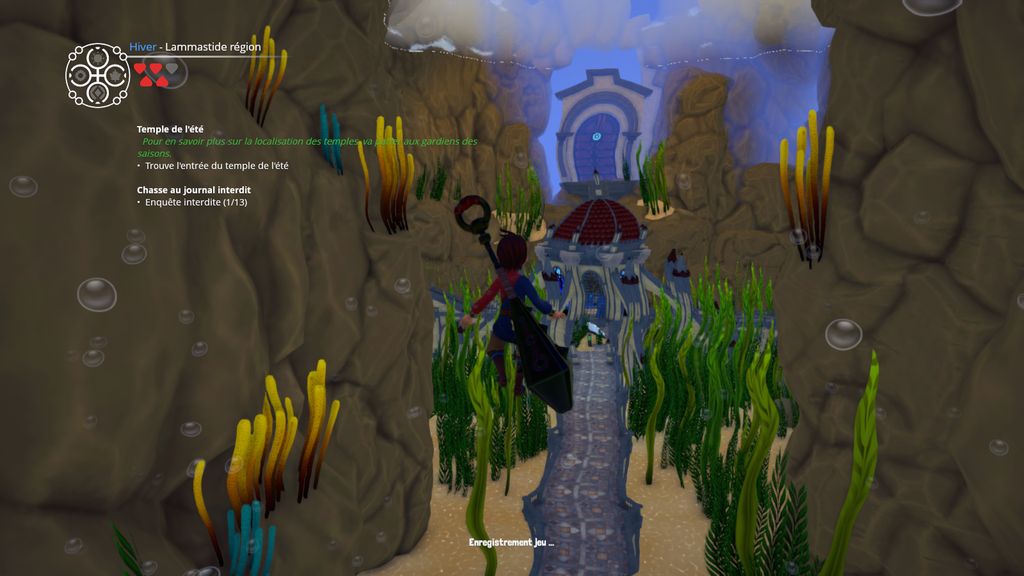1024x576 pixels.
Task: Select the Temple de l'été quest entry
Action: coord(170,129)
